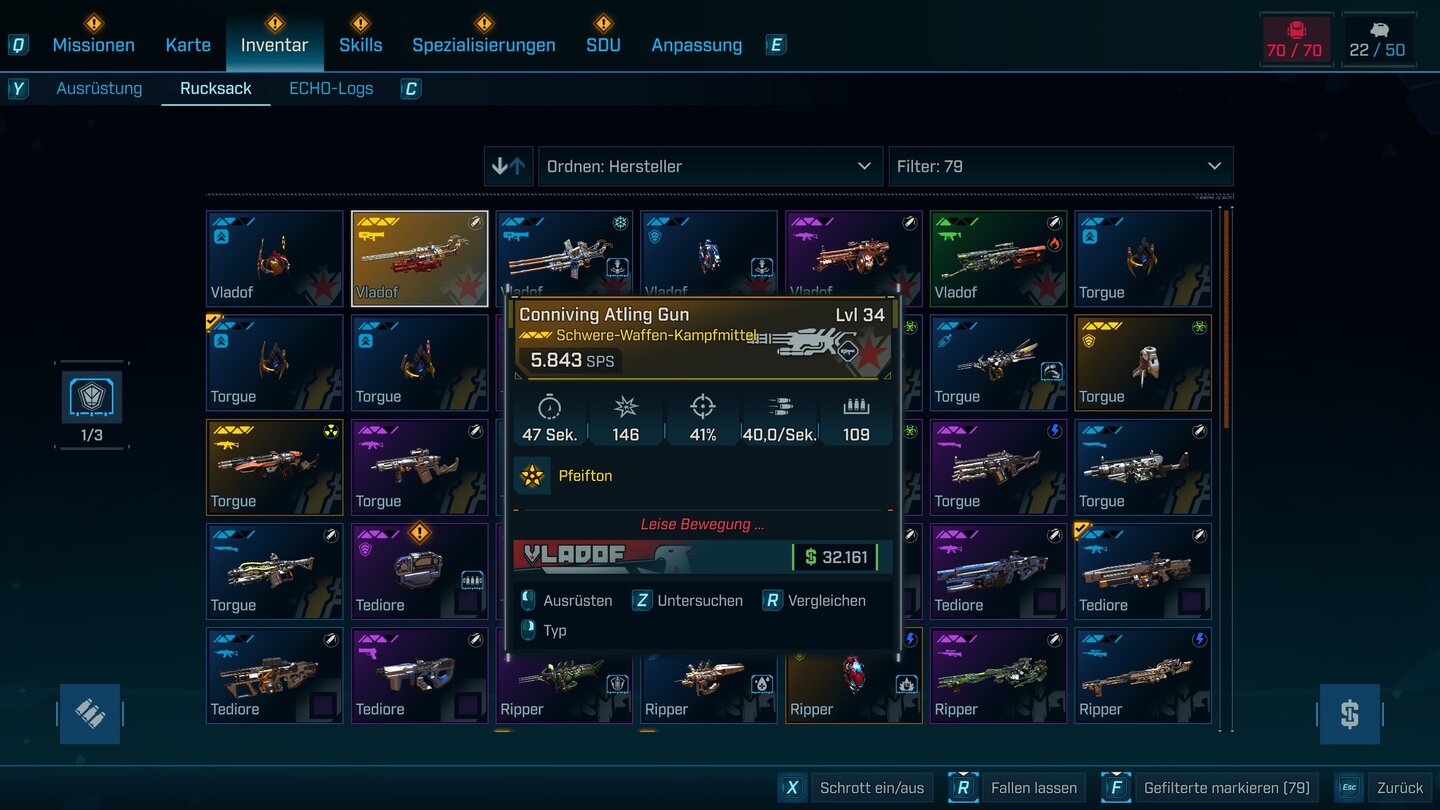Pick the green Vladof sniper rifle slot
This screenshot has width=1440, height=810.
click(998, 258)
